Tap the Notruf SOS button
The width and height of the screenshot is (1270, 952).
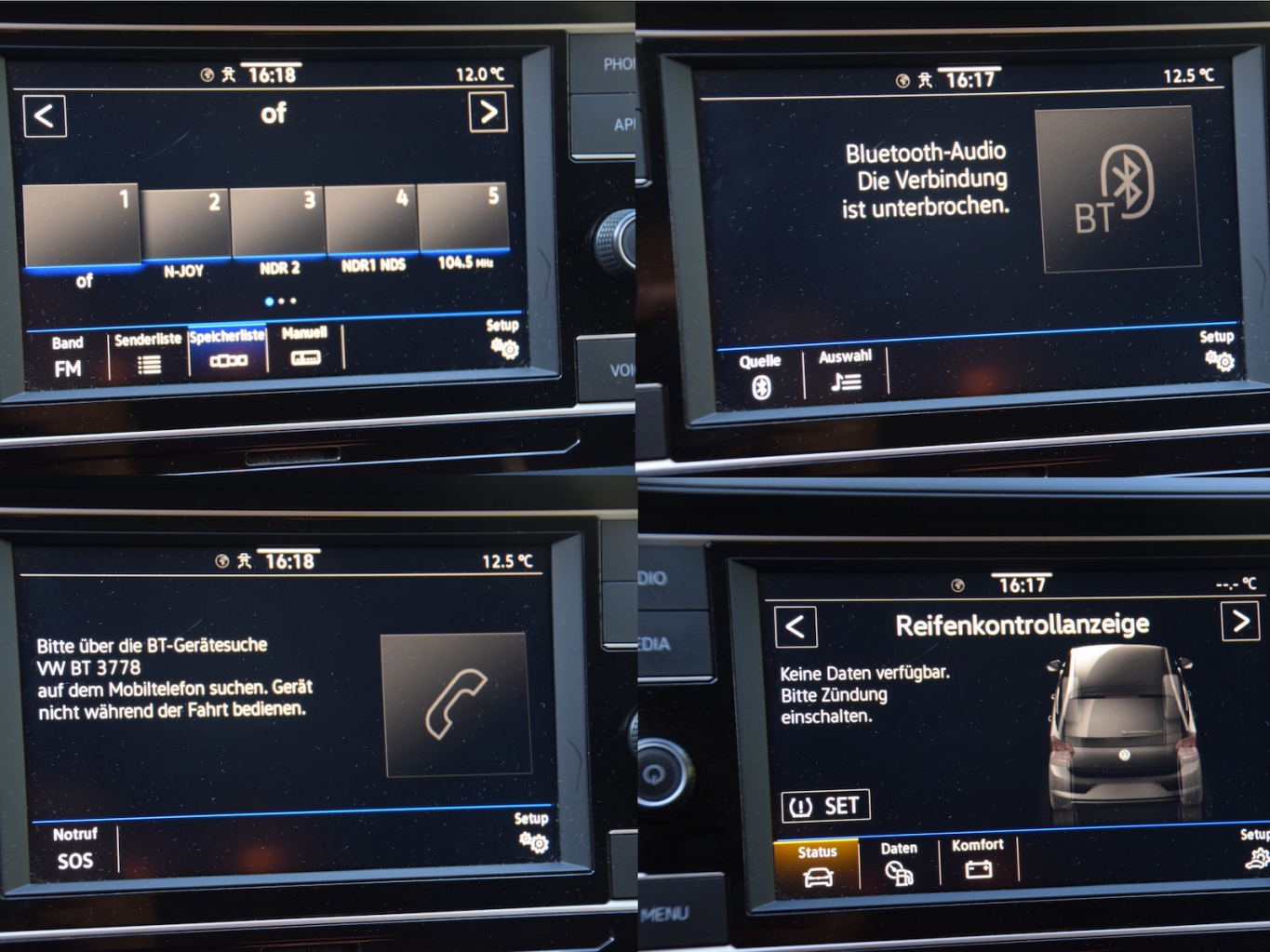pyautogui.click(x=74, y=848)
